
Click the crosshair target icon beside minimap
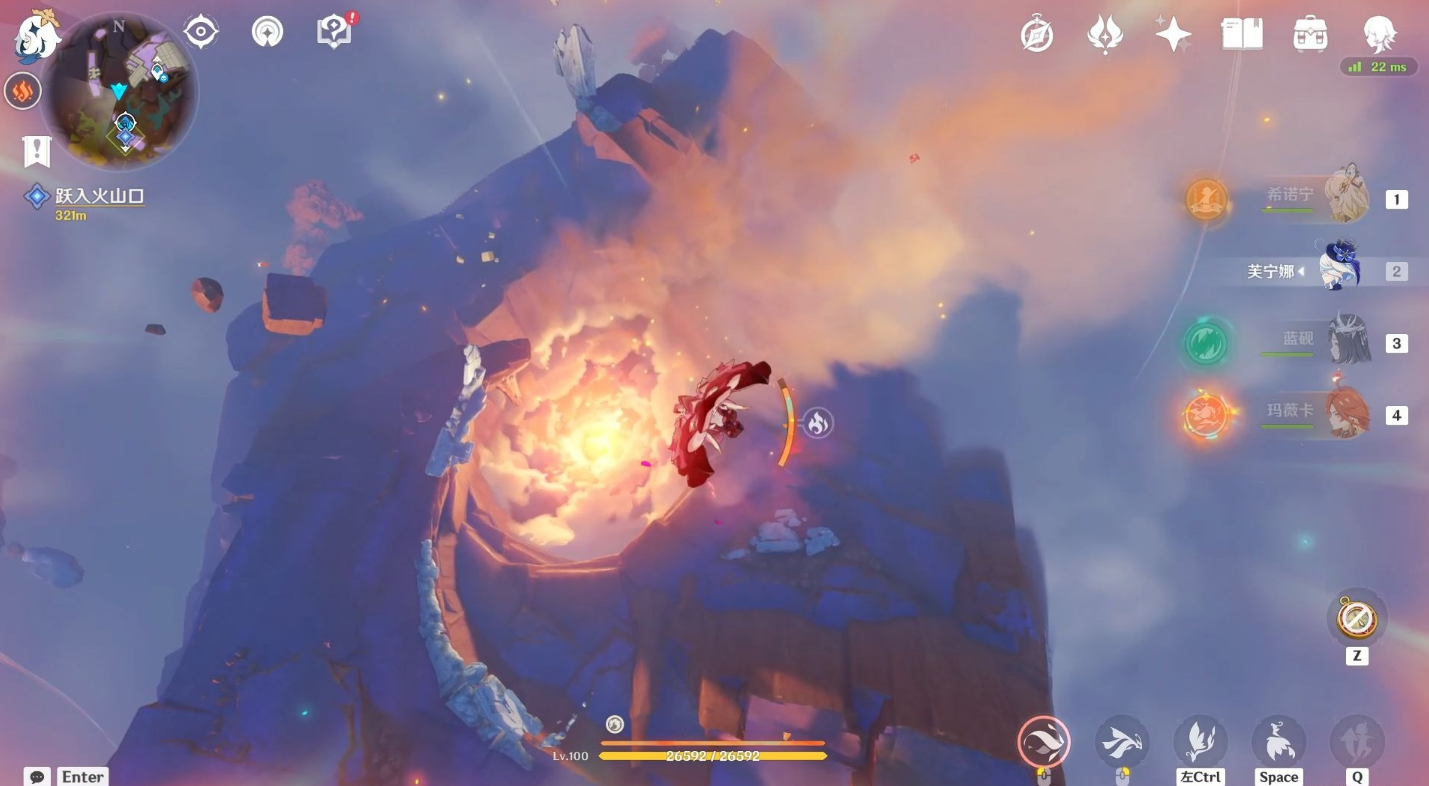coord(201,32)
